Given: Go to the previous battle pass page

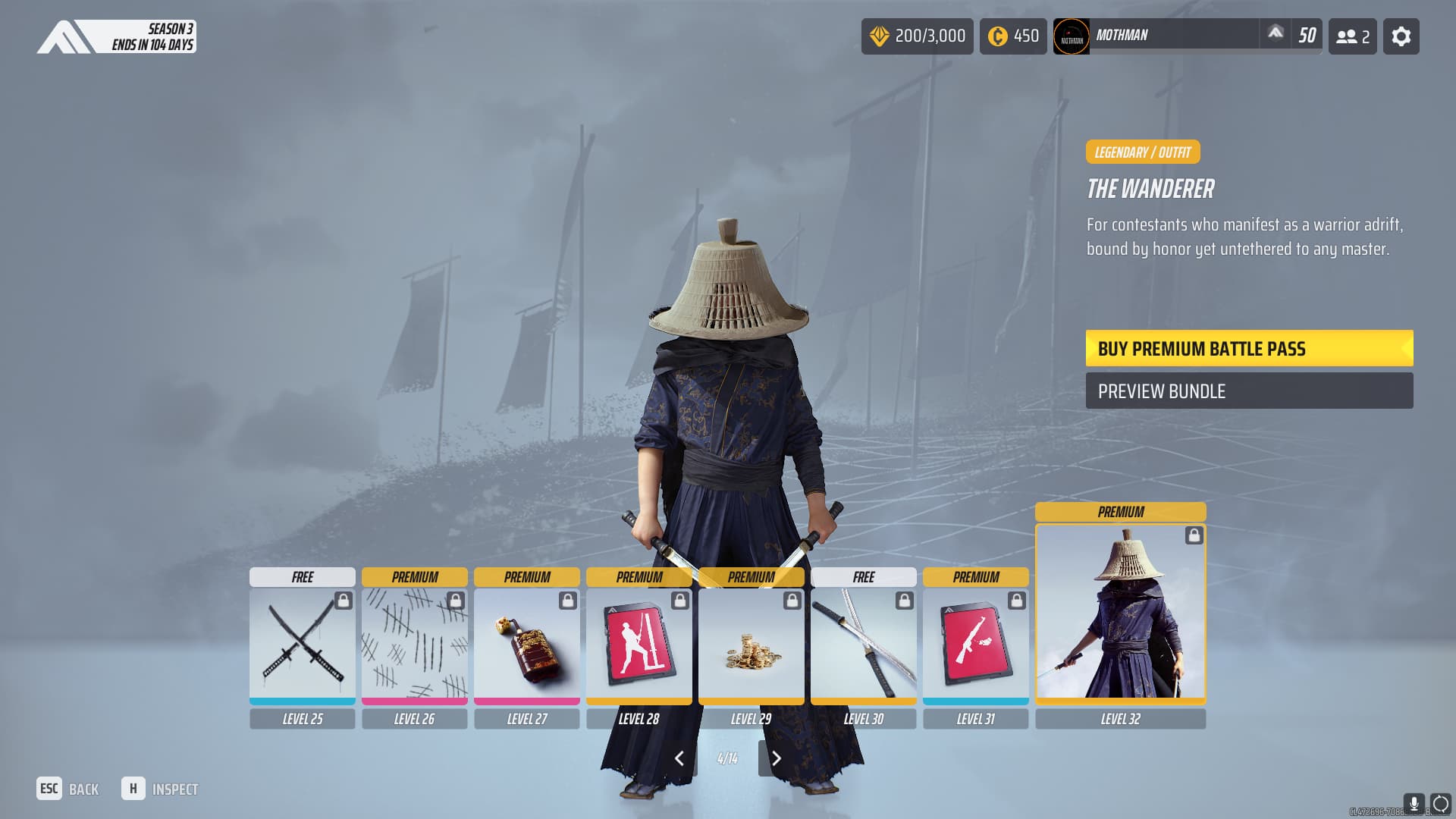Looking at the screenshot, I should [680, 758].
